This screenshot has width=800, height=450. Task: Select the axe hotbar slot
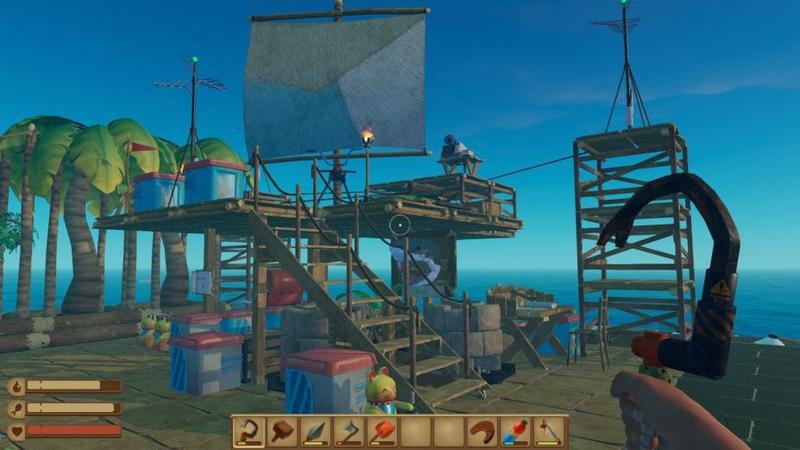click(x=349, y=432)
